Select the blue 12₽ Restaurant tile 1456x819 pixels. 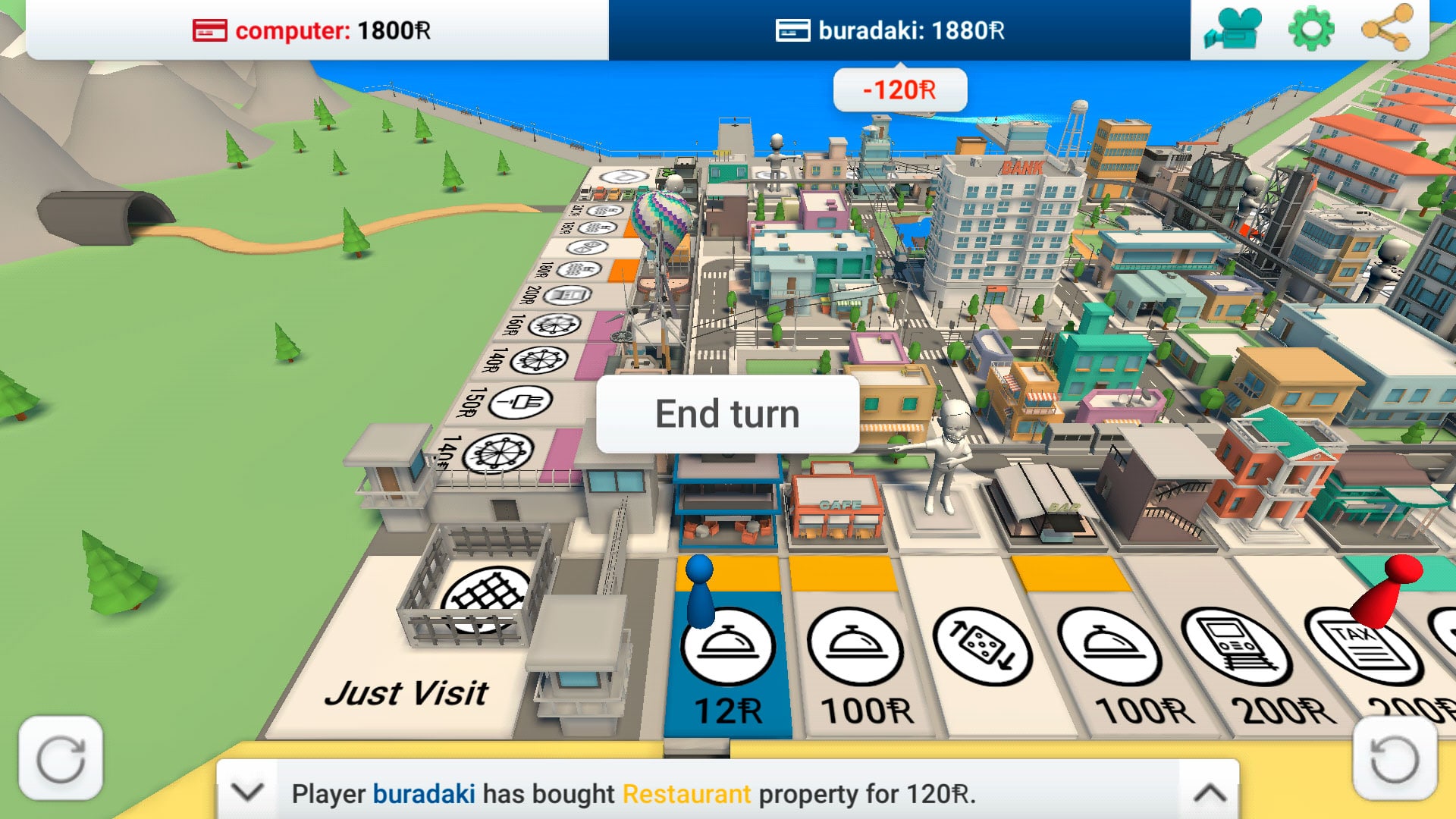point(728,660)
